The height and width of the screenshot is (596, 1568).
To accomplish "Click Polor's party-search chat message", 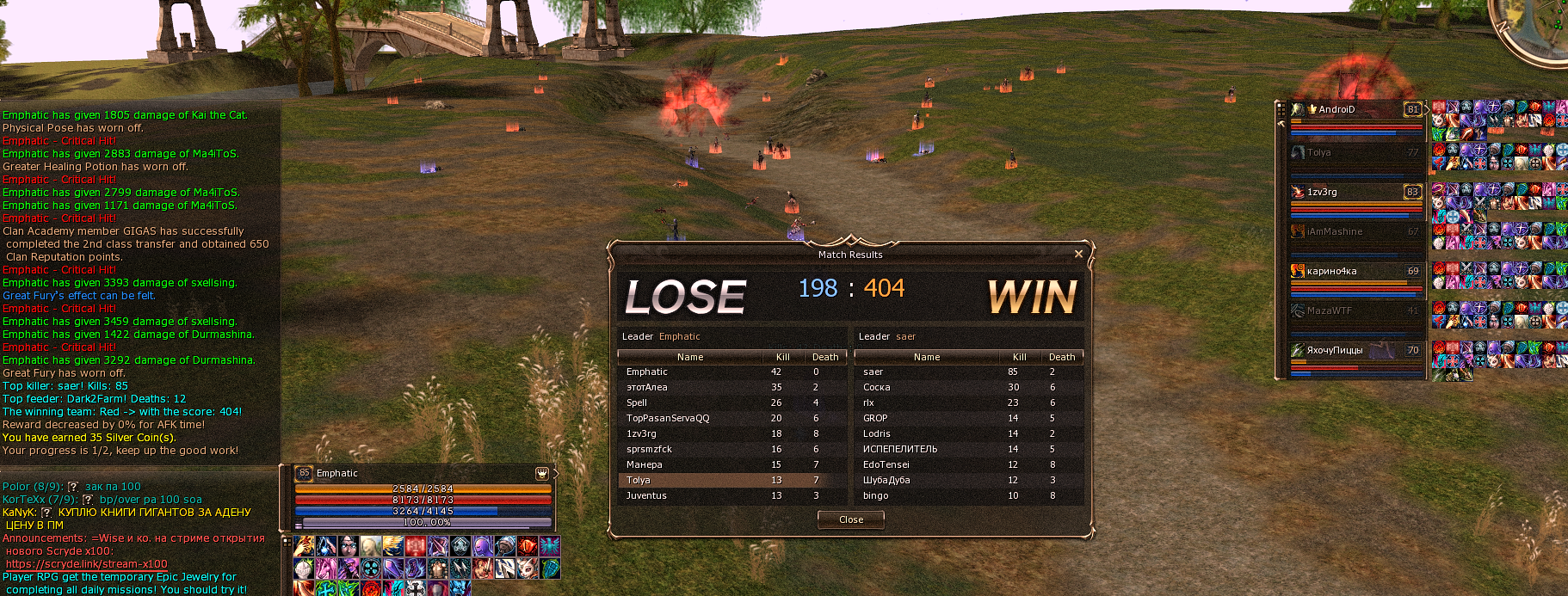I will point(71,487).
